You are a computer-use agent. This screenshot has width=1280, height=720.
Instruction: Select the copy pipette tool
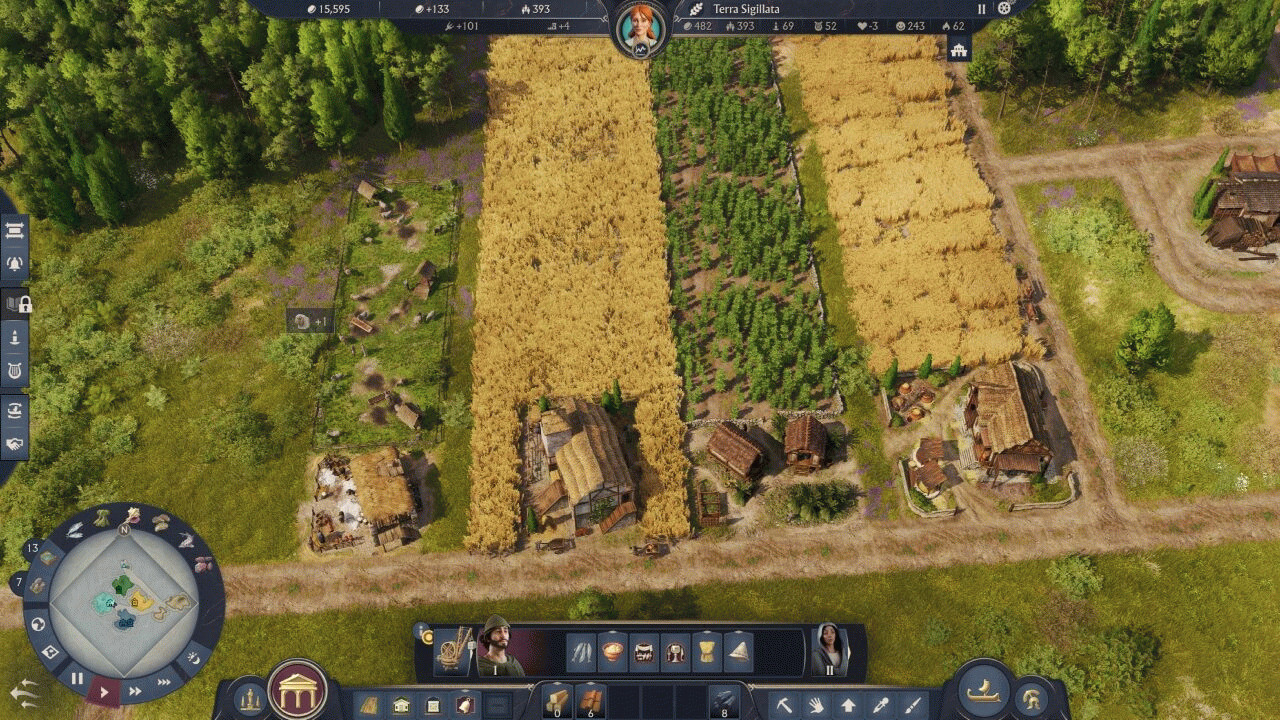[880, 705]
